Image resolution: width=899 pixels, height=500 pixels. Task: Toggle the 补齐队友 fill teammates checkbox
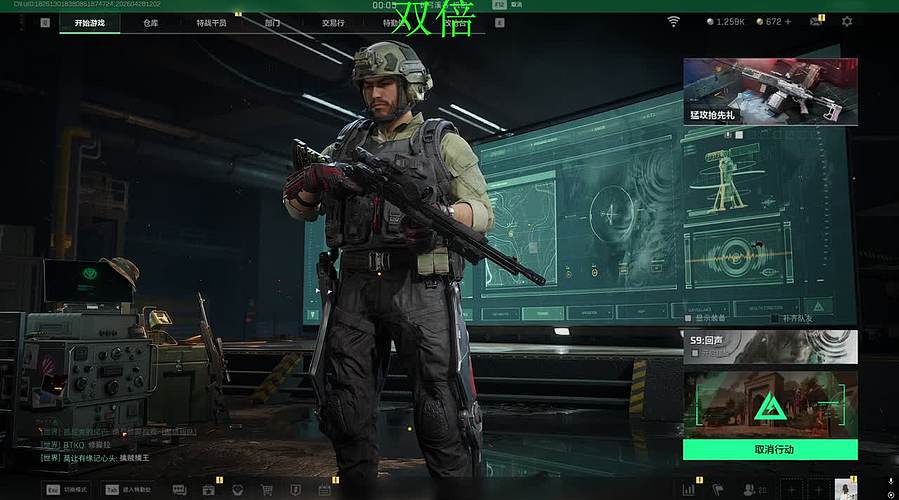coord(776,318)
